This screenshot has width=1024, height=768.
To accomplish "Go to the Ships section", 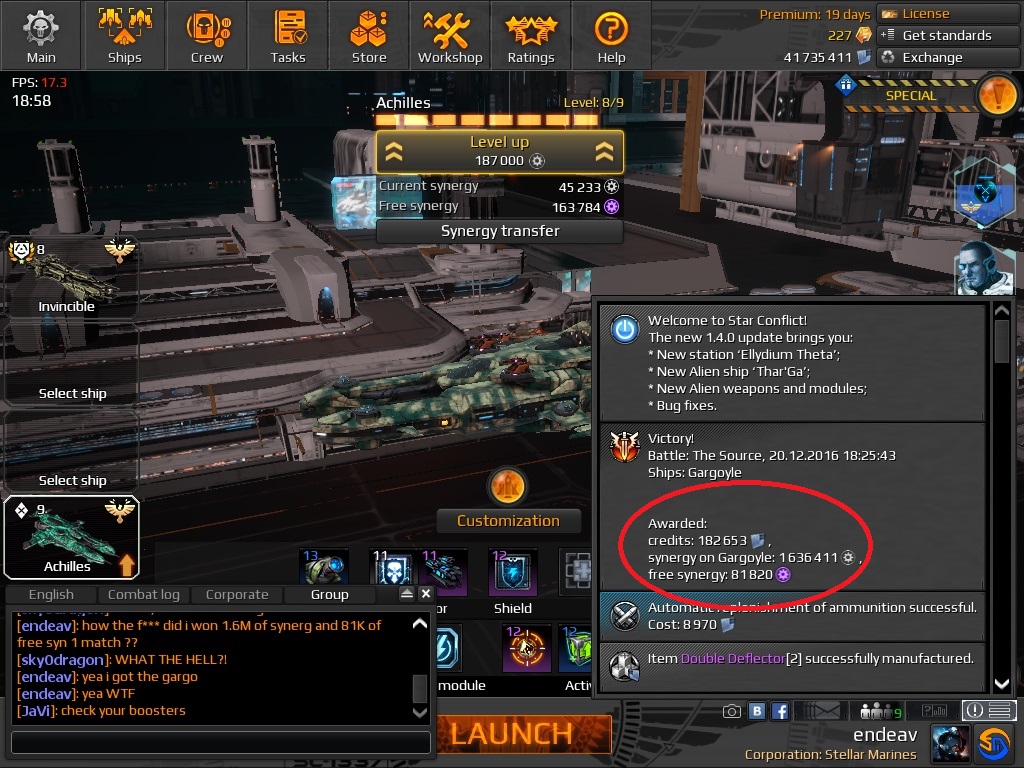I will pyautogui.click(x=124, y=35).
